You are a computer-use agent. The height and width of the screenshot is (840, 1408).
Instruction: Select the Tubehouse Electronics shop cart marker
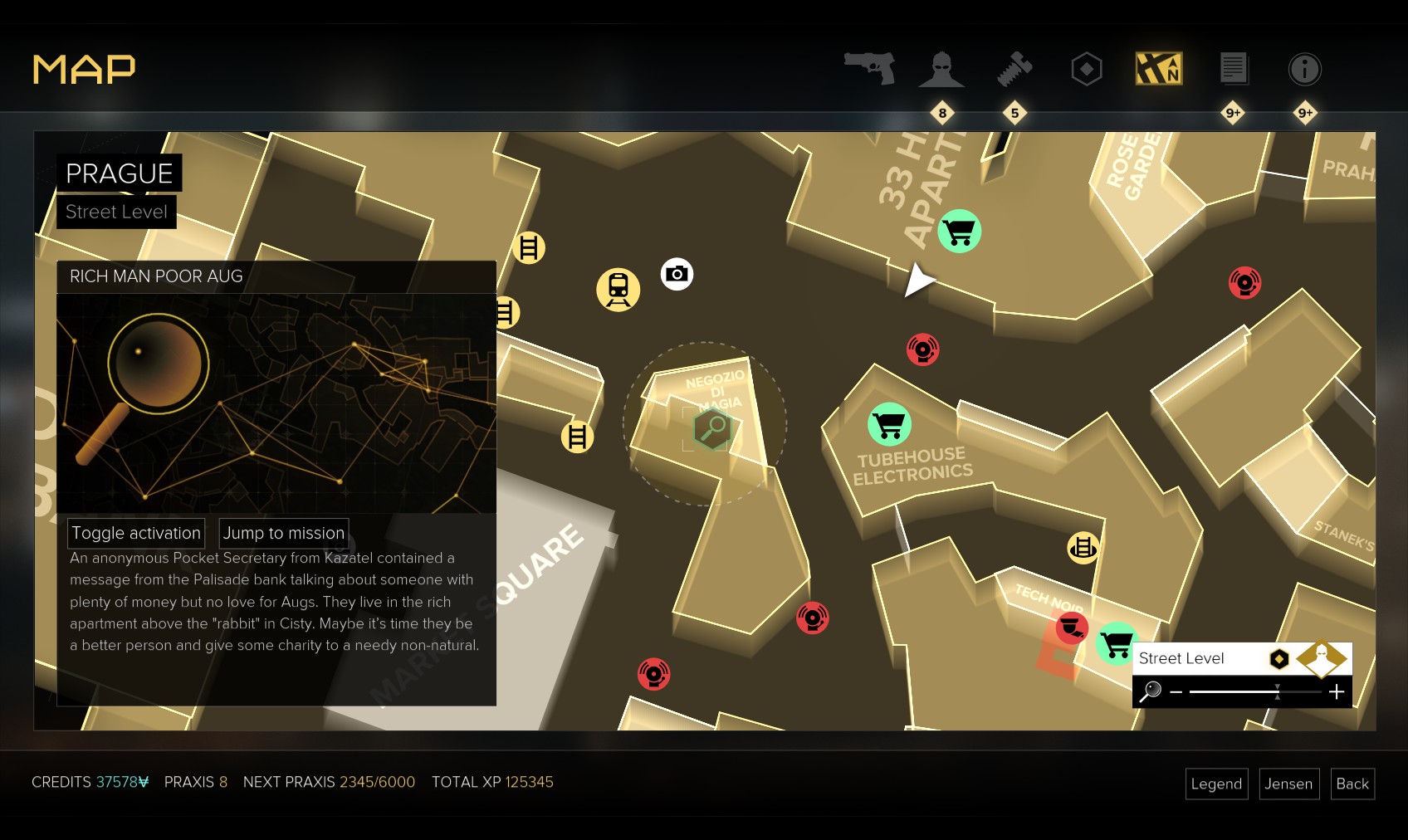coord(889,424)
